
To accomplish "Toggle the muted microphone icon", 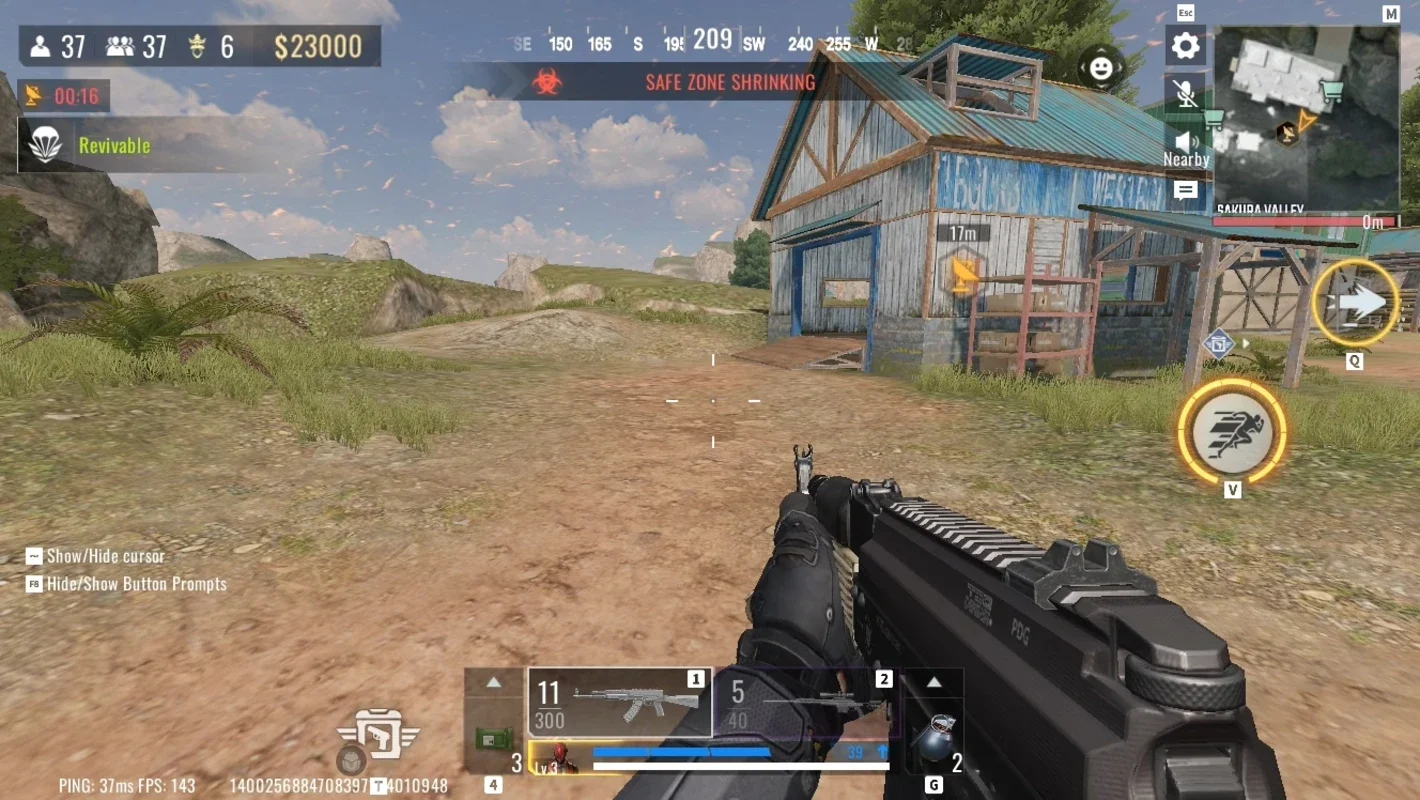I will (x=1185, y=94).
